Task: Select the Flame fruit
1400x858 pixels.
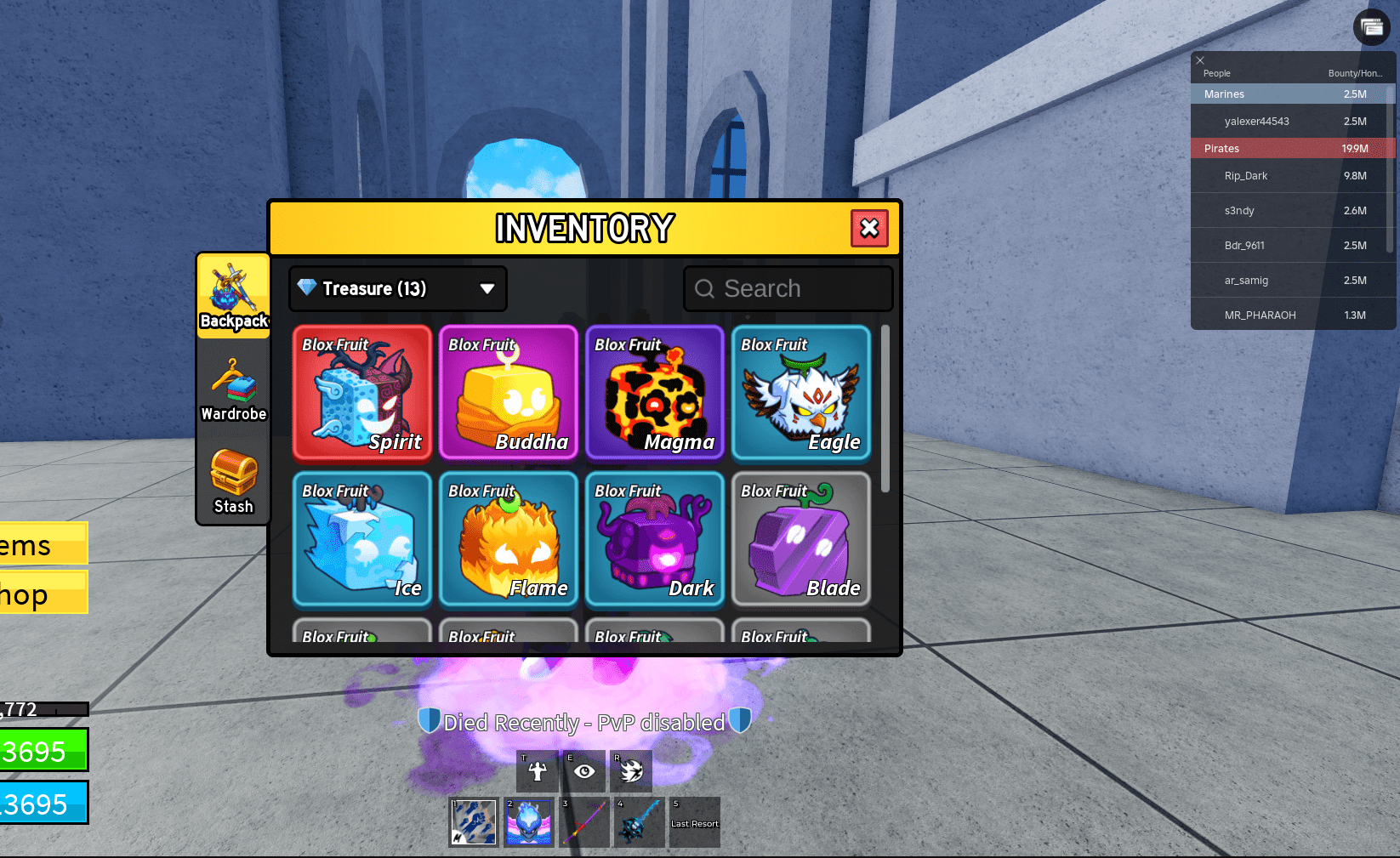Action: pyautogui.click(x=508, y=539)
